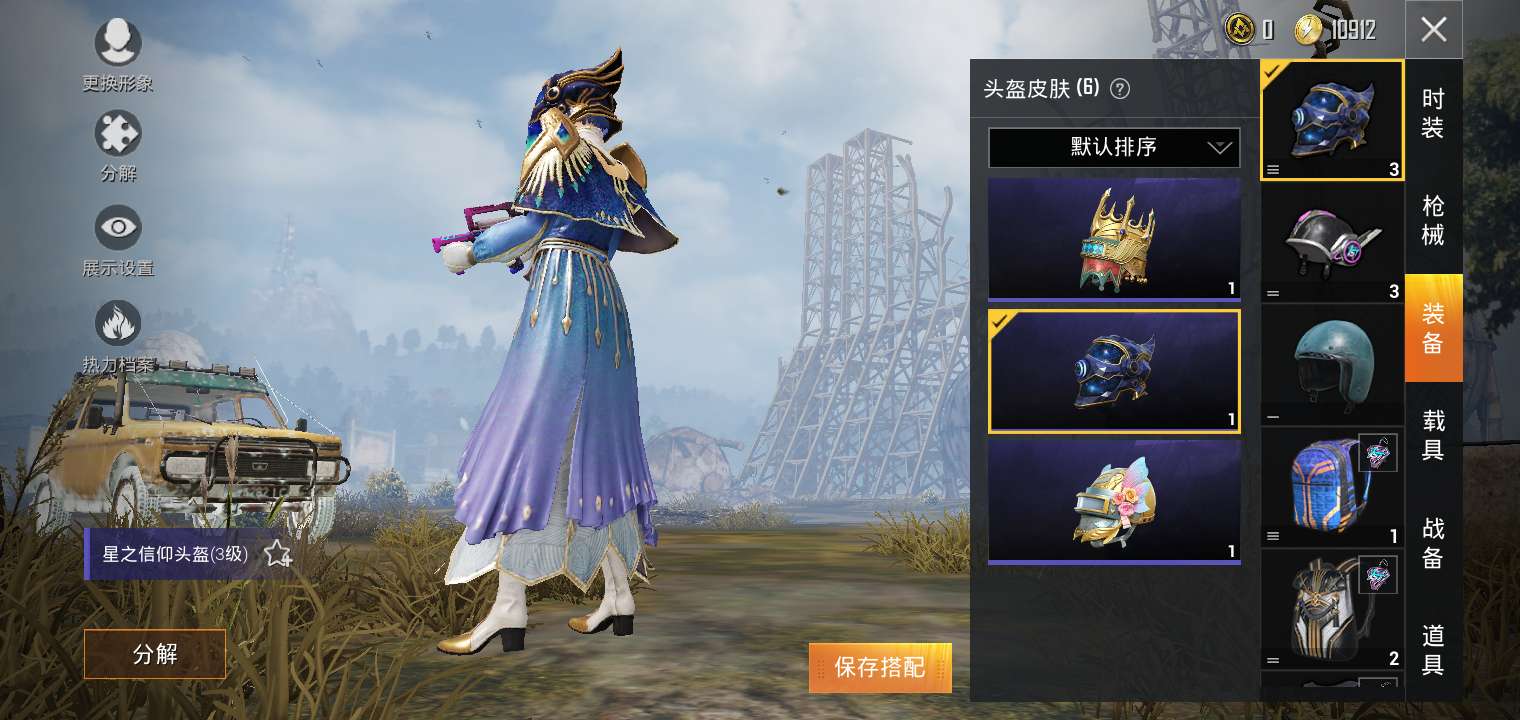The width and height of the screenshot is (1520, 720).
Task: Show help for 头盔皮肤 question mark
Action: tap(1120, 89)
